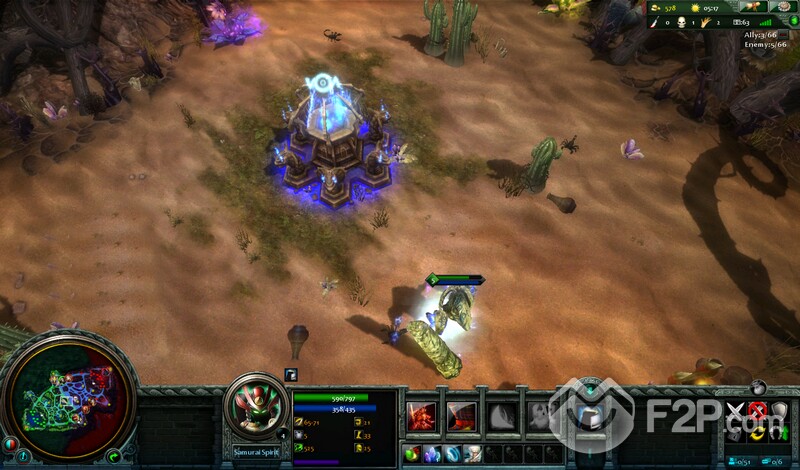Use the second red slash ability
Viewport: 800px width, 470px height.
(461, 415)
